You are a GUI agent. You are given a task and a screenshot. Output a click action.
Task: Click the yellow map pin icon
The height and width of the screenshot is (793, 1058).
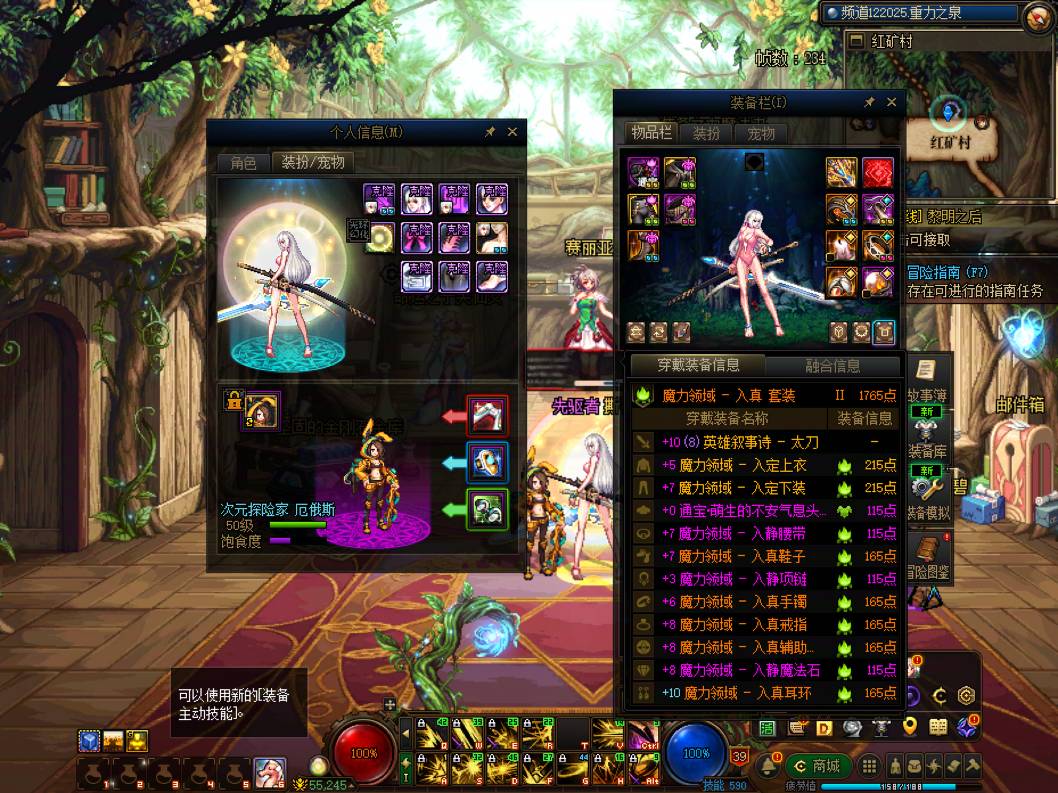[x=910, y=727]
